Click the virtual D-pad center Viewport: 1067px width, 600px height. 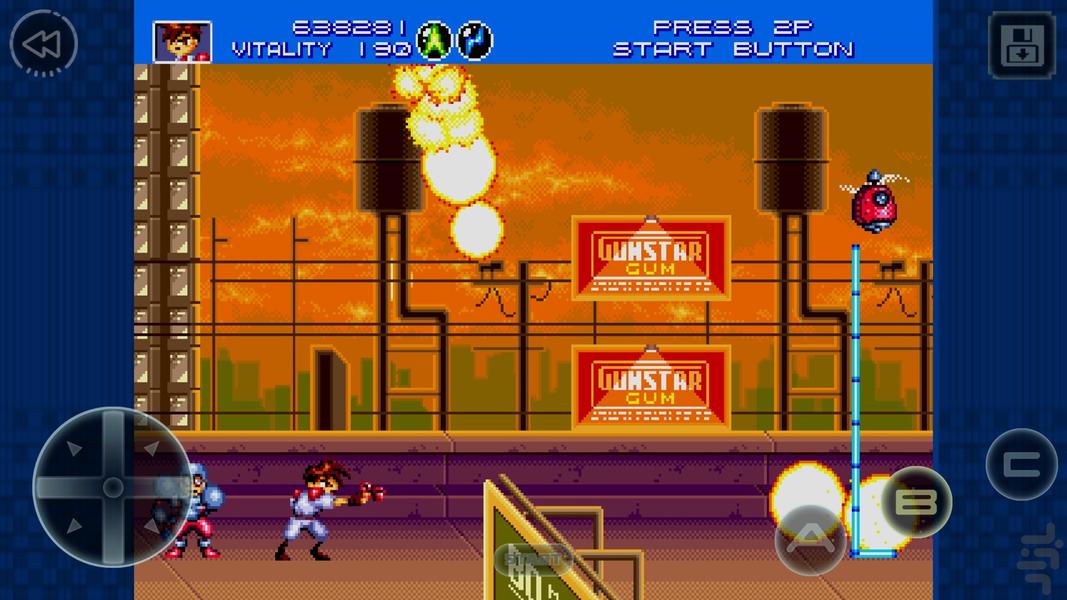click(112, 487)
